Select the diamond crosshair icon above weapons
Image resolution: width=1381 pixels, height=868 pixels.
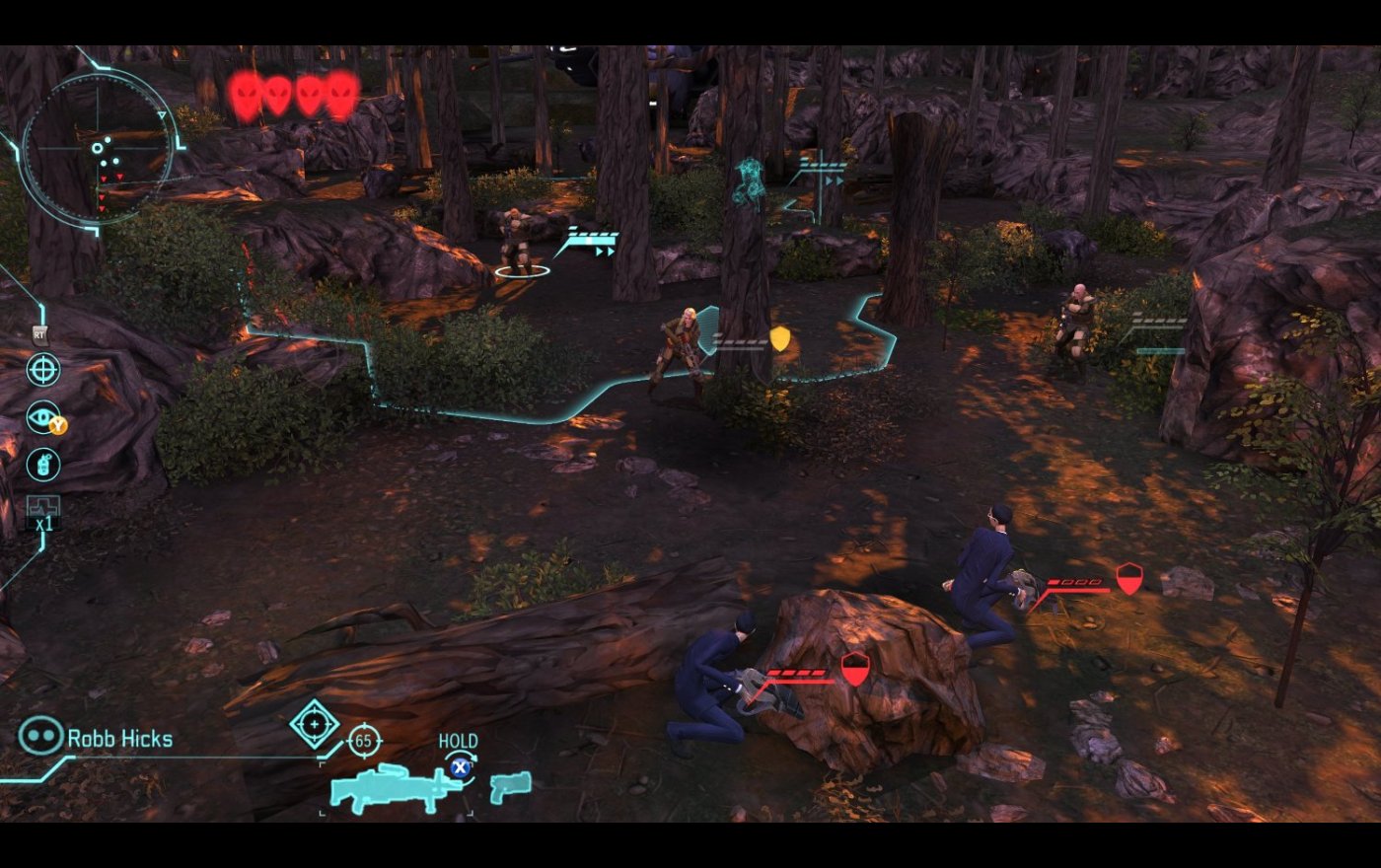click(315, 724)
